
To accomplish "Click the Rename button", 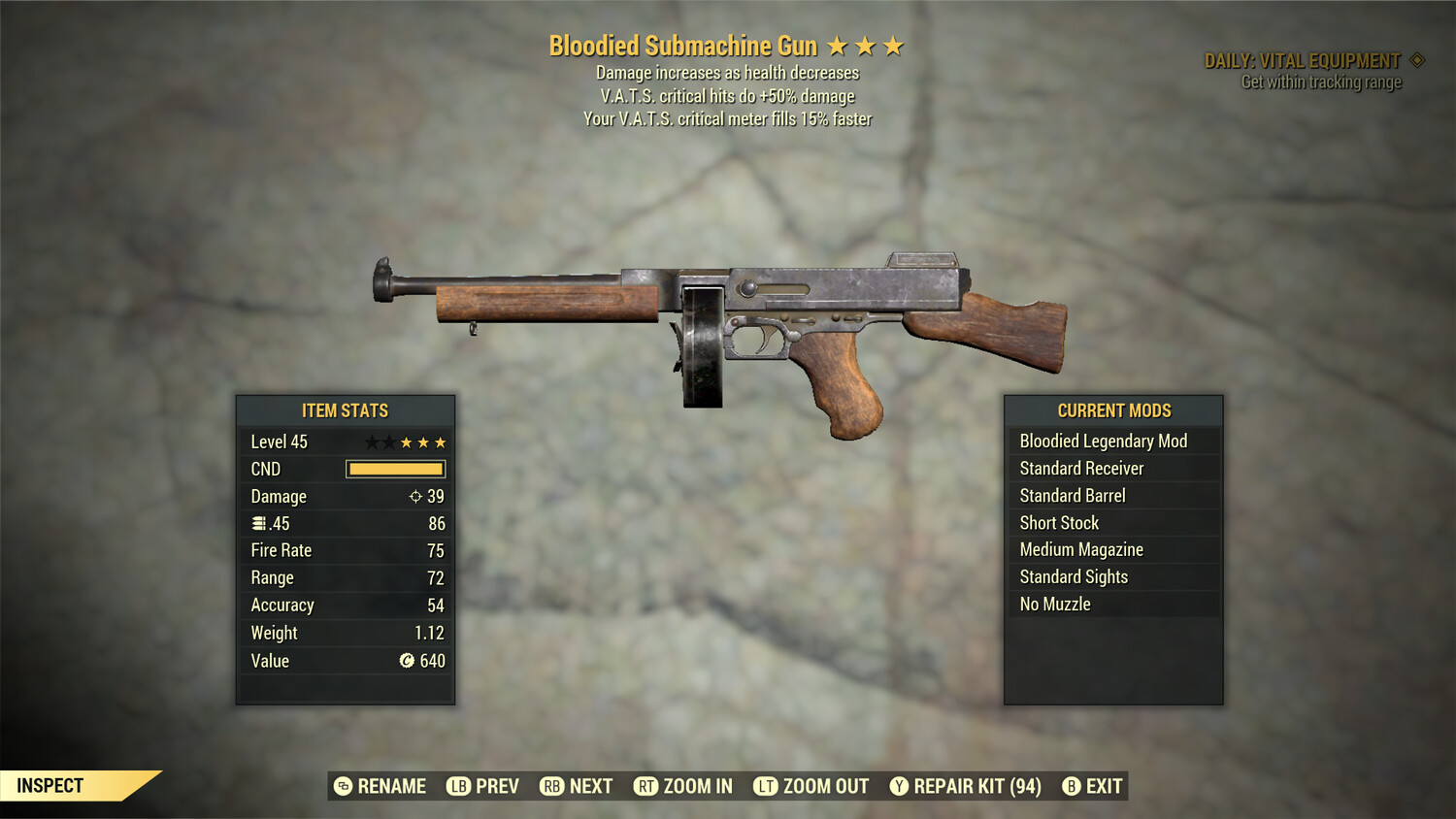I will pyautogui.click(x=392, y=786).
